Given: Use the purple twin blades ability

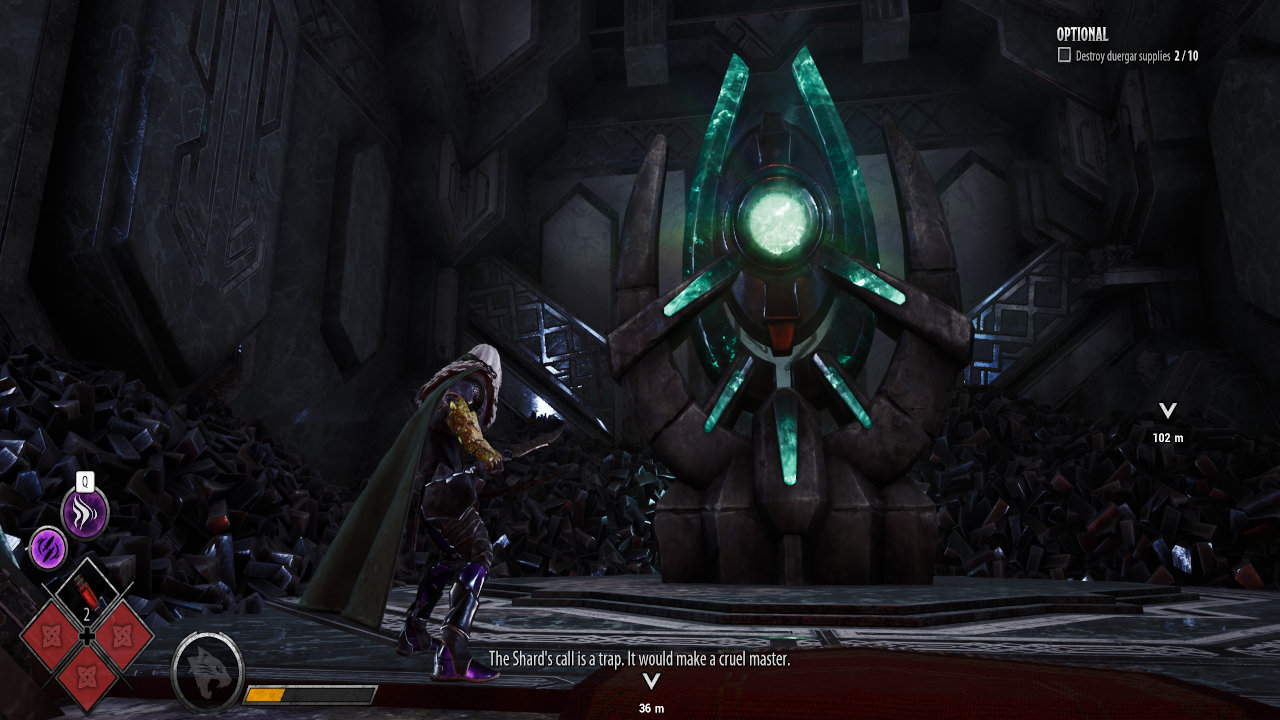Looking at the screenshot, I should pyautogui.click(x=47, y=548).
